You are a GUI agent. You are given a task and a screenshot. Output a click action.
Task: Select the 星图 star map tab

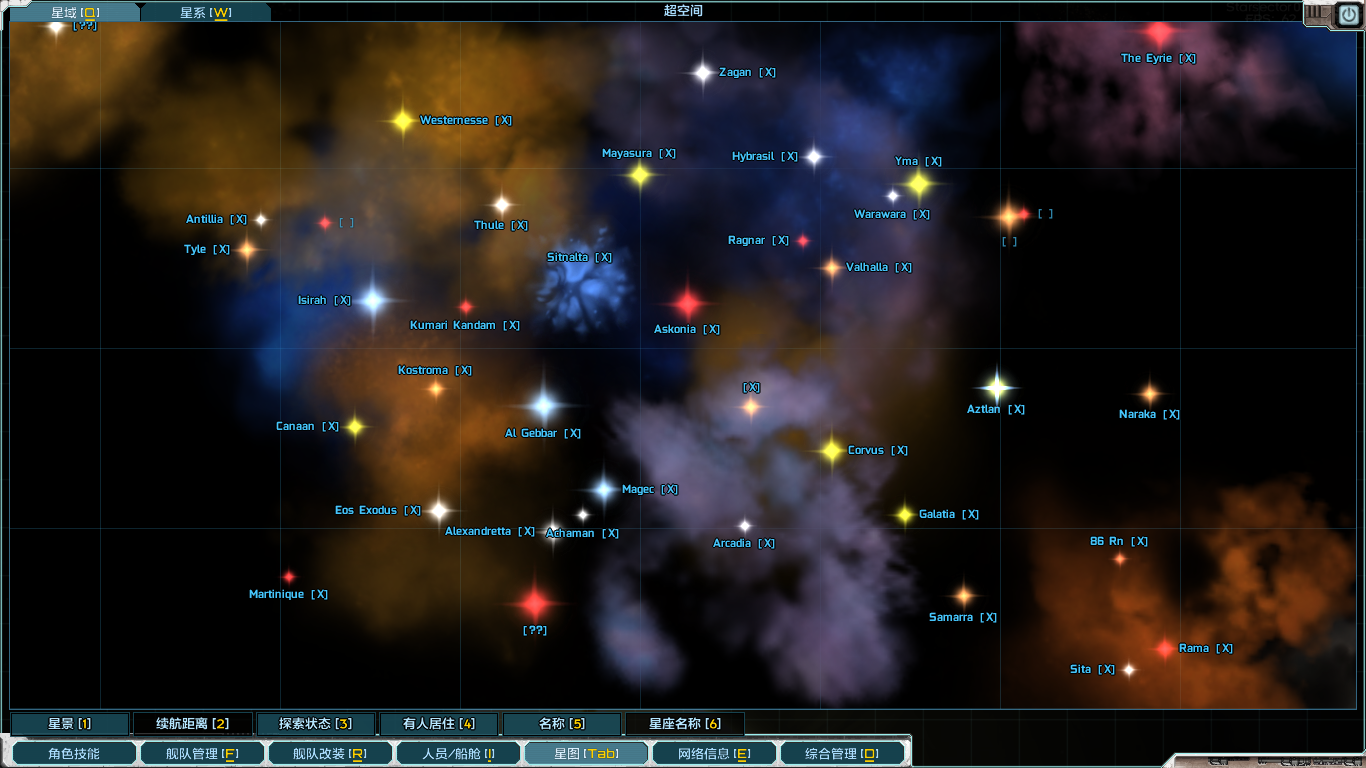(586, 753)
